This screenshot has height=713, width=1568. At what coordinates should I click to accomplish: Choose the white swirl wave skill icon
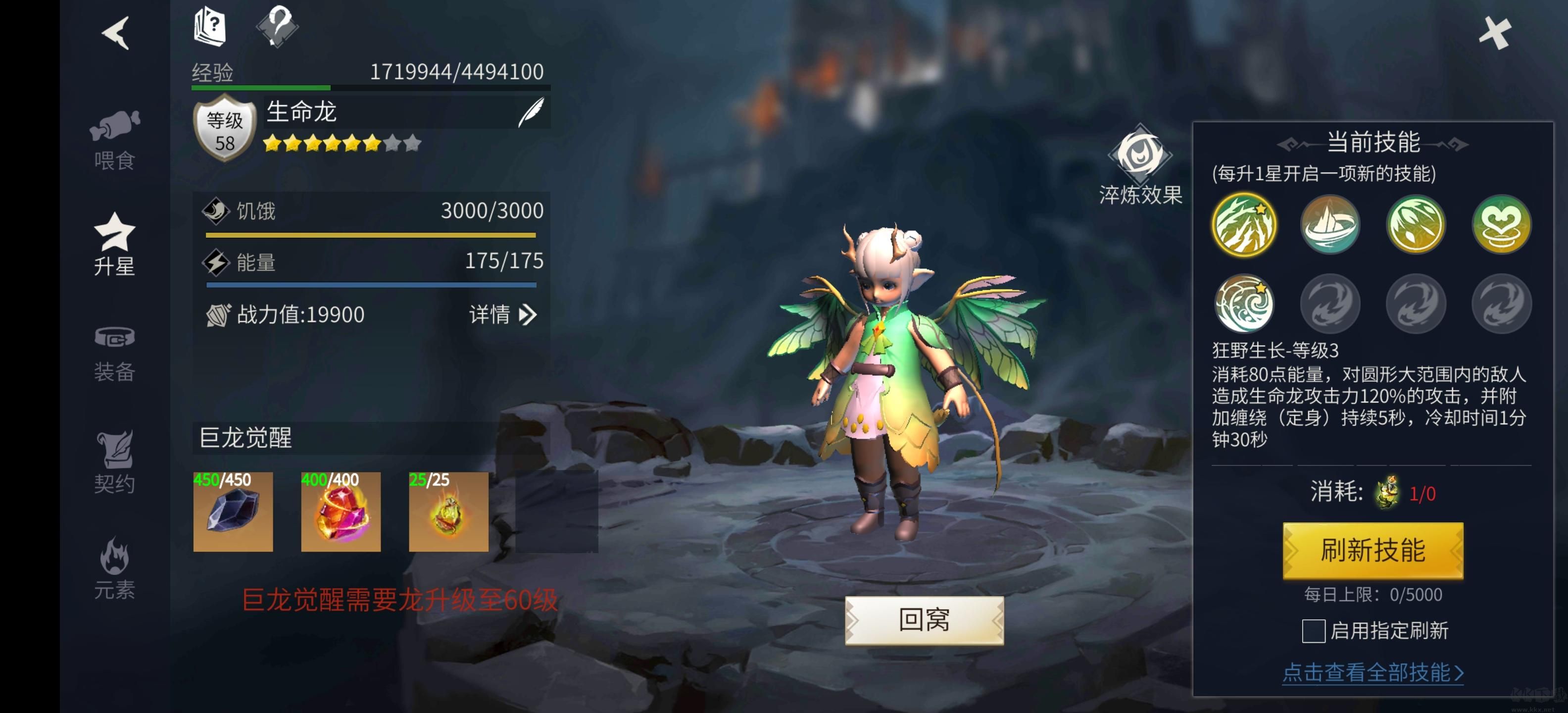pos(1244,303)
